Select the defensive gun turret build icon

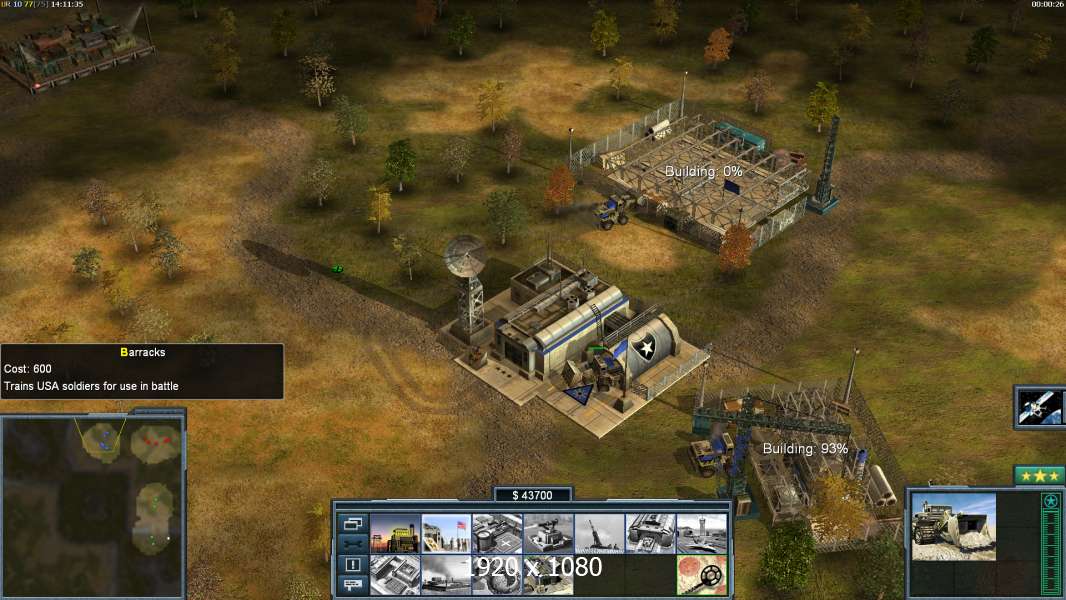[548, 534]
